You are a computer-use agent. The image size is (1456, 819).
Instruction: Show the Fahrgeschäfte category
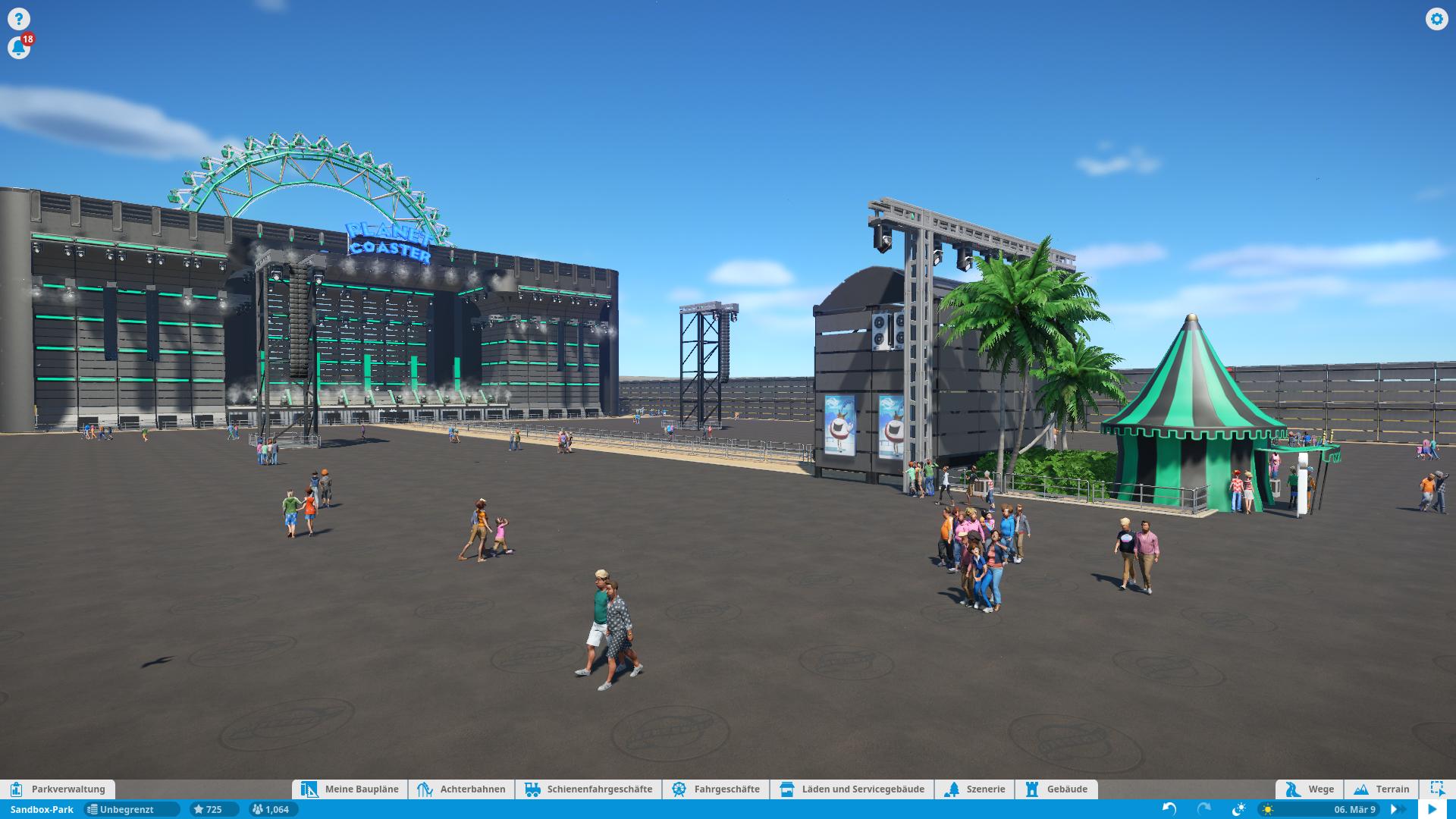click(x=716, y=789)
